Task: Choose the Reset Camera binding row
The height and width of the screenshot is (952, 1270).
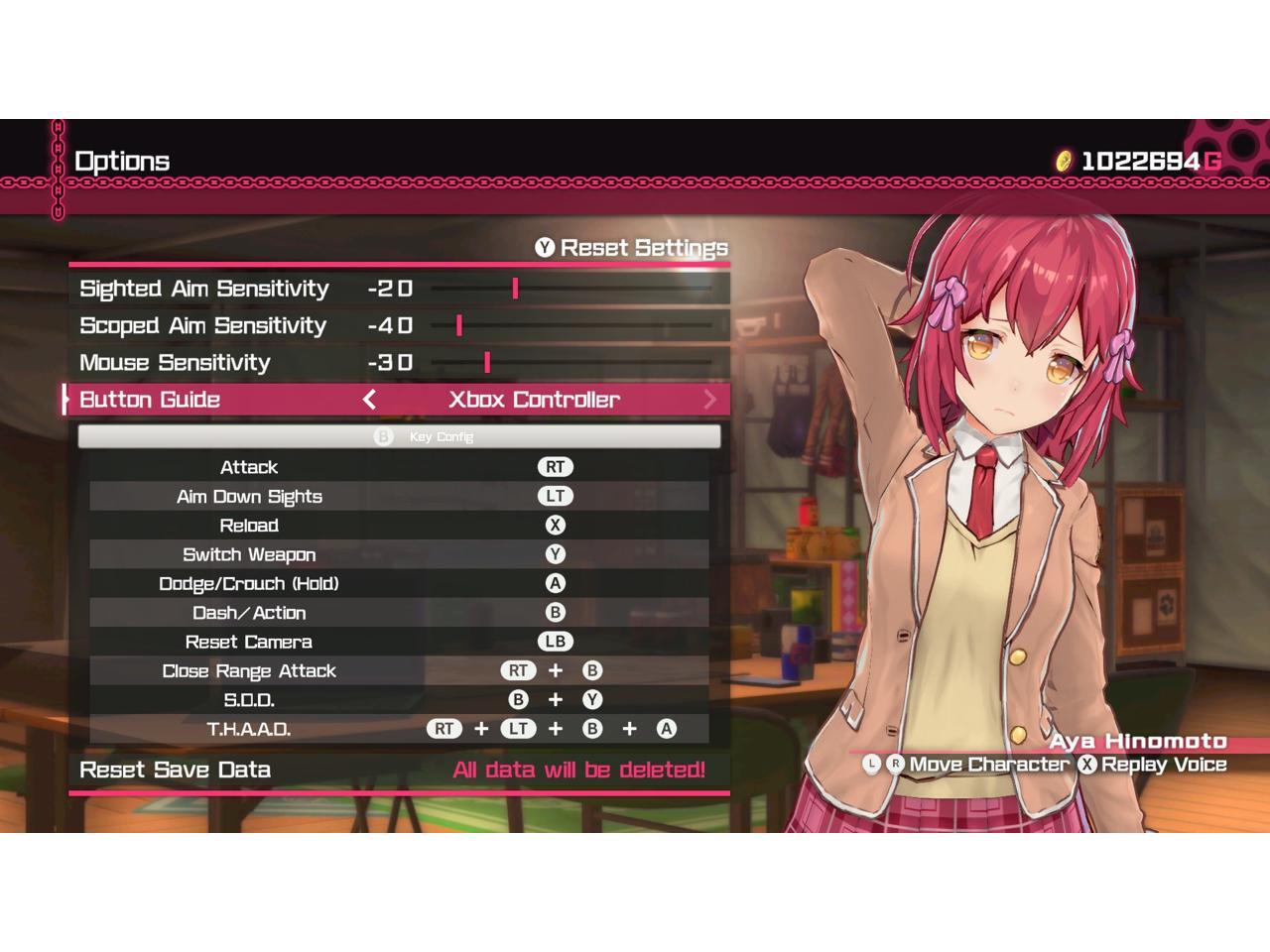Action: coord(399,642)
